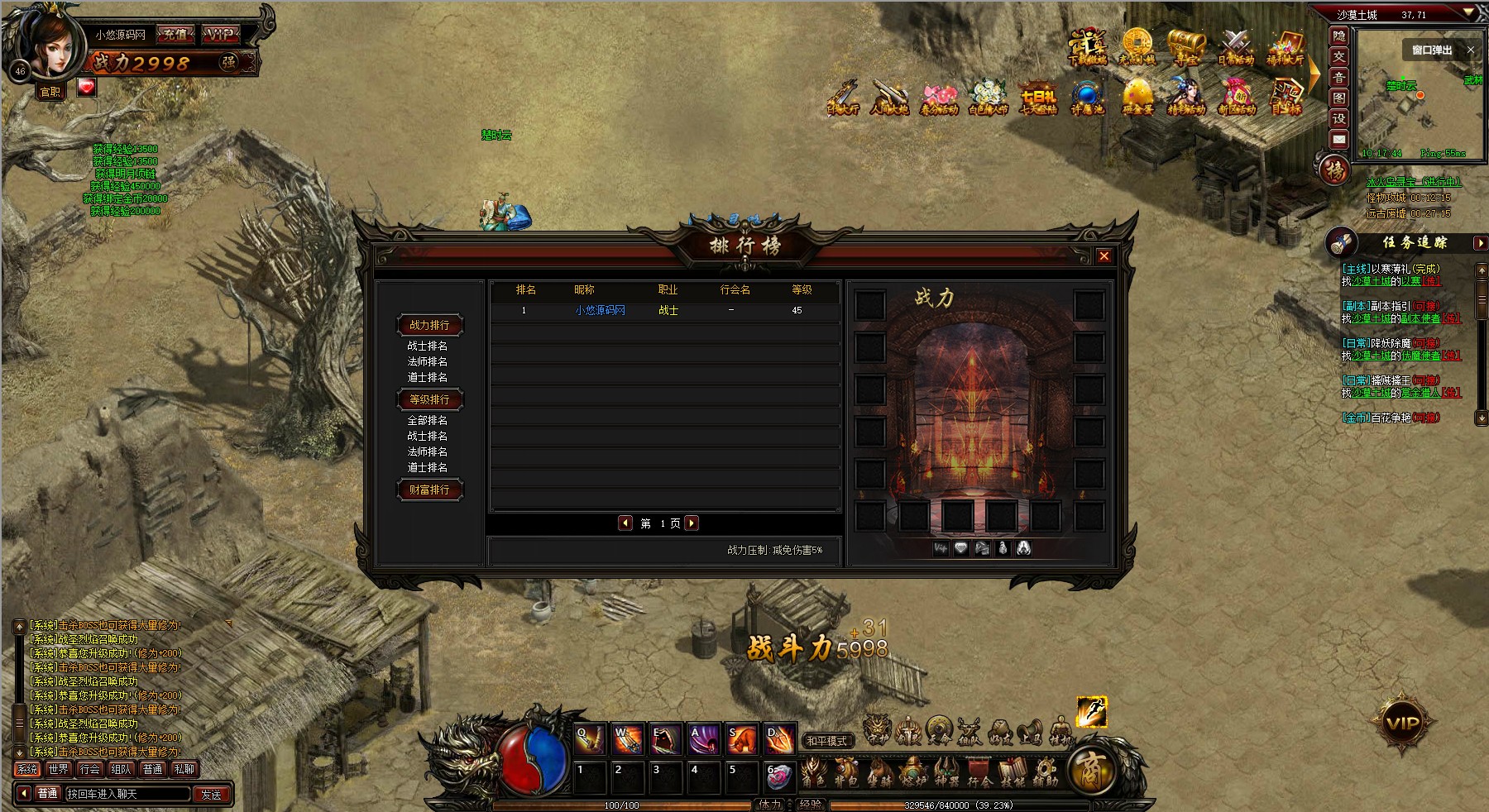Image resolution: width=1489 pixels, height=812 pixels.
Task: Open the 砸金蛋 golden egg event
Action: point(1137,97)
